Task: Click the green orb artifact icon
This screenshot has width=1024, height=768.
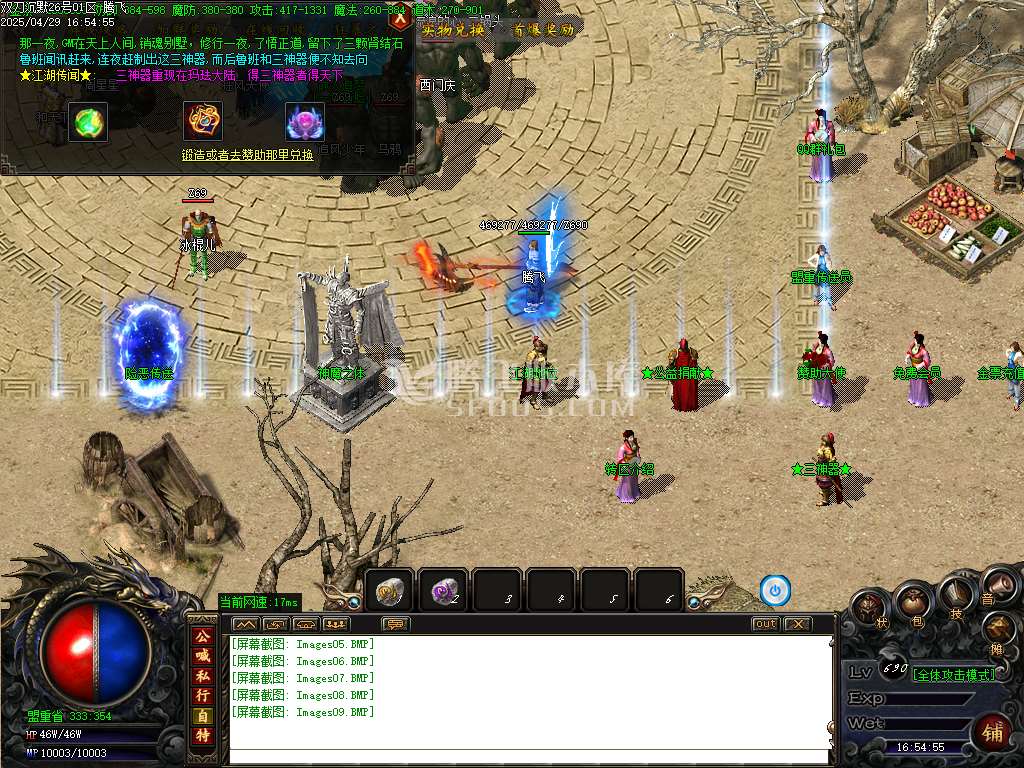Action: 88,121
